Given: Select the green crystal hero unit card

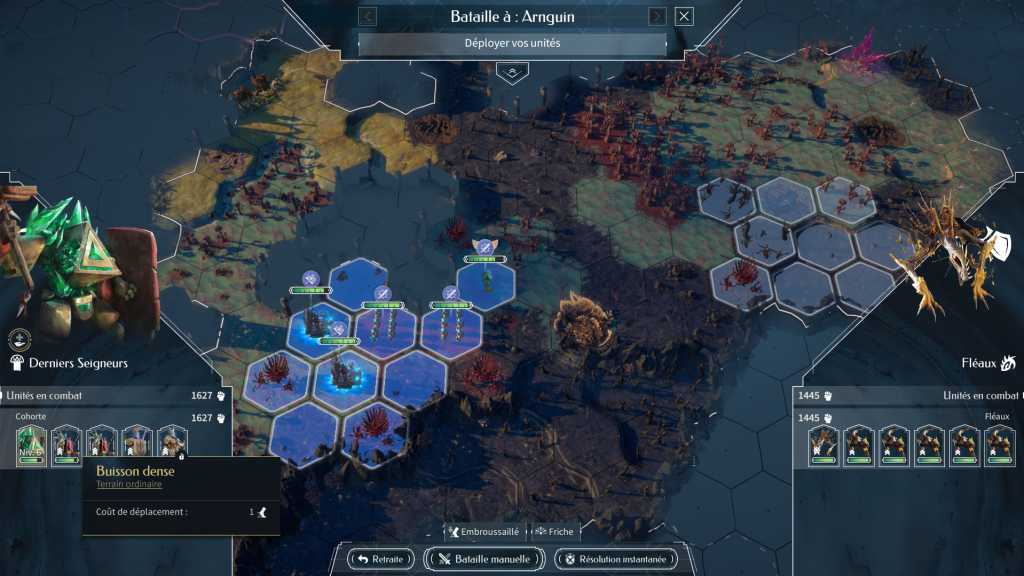Looking at the screenshot, I should (x=32, y=445).
